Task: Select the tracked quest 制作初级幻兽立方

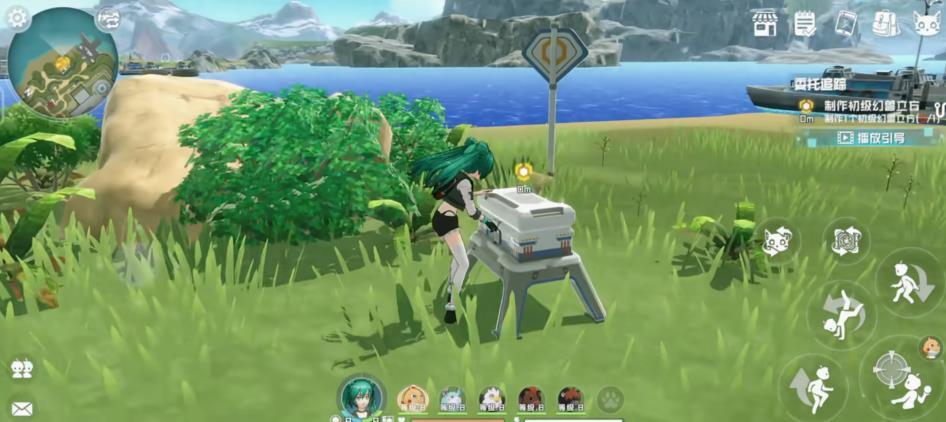Action: [871, 106]
